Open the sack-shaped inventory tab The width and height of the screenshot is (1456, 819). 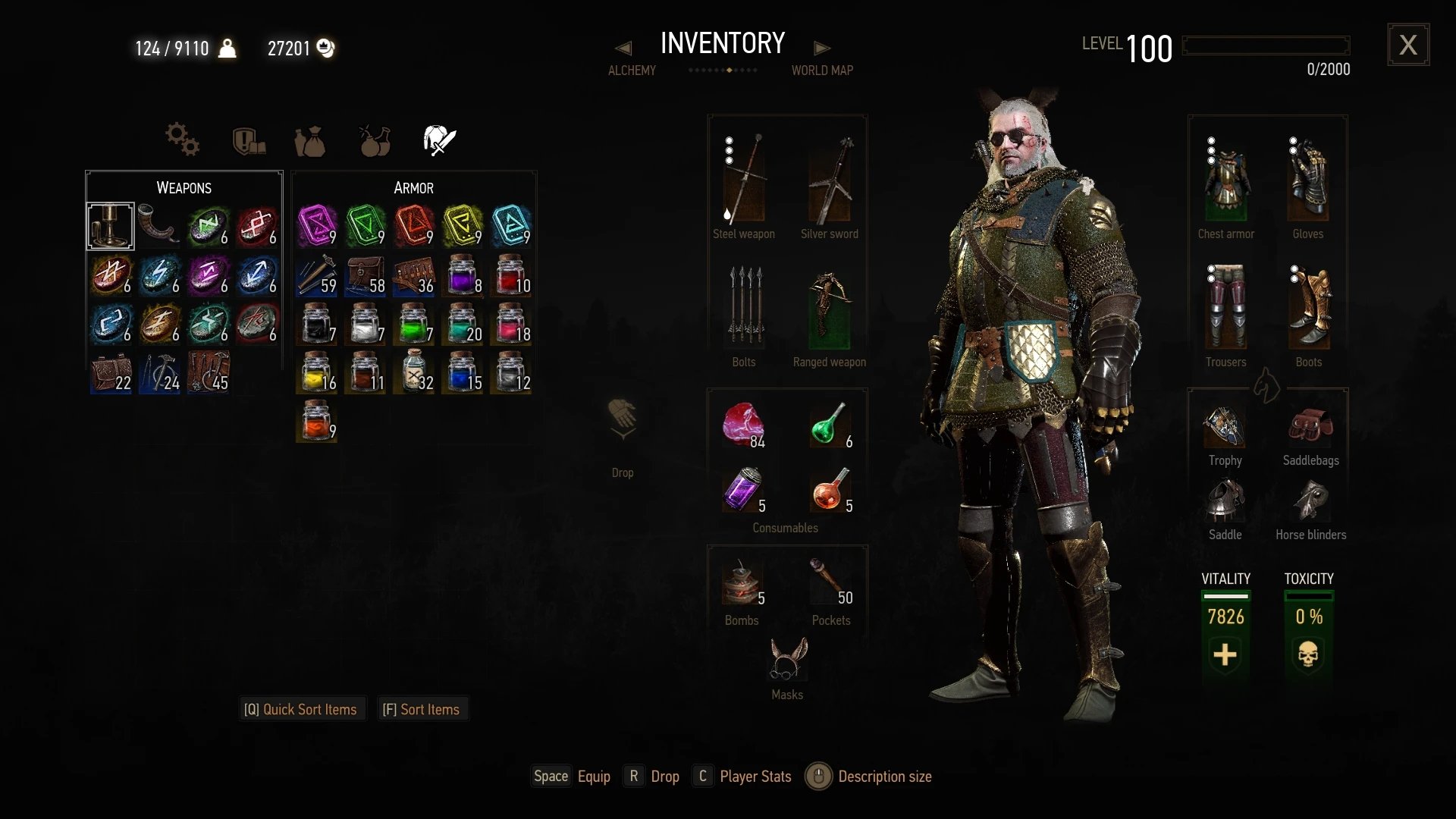tap(309, 141)
